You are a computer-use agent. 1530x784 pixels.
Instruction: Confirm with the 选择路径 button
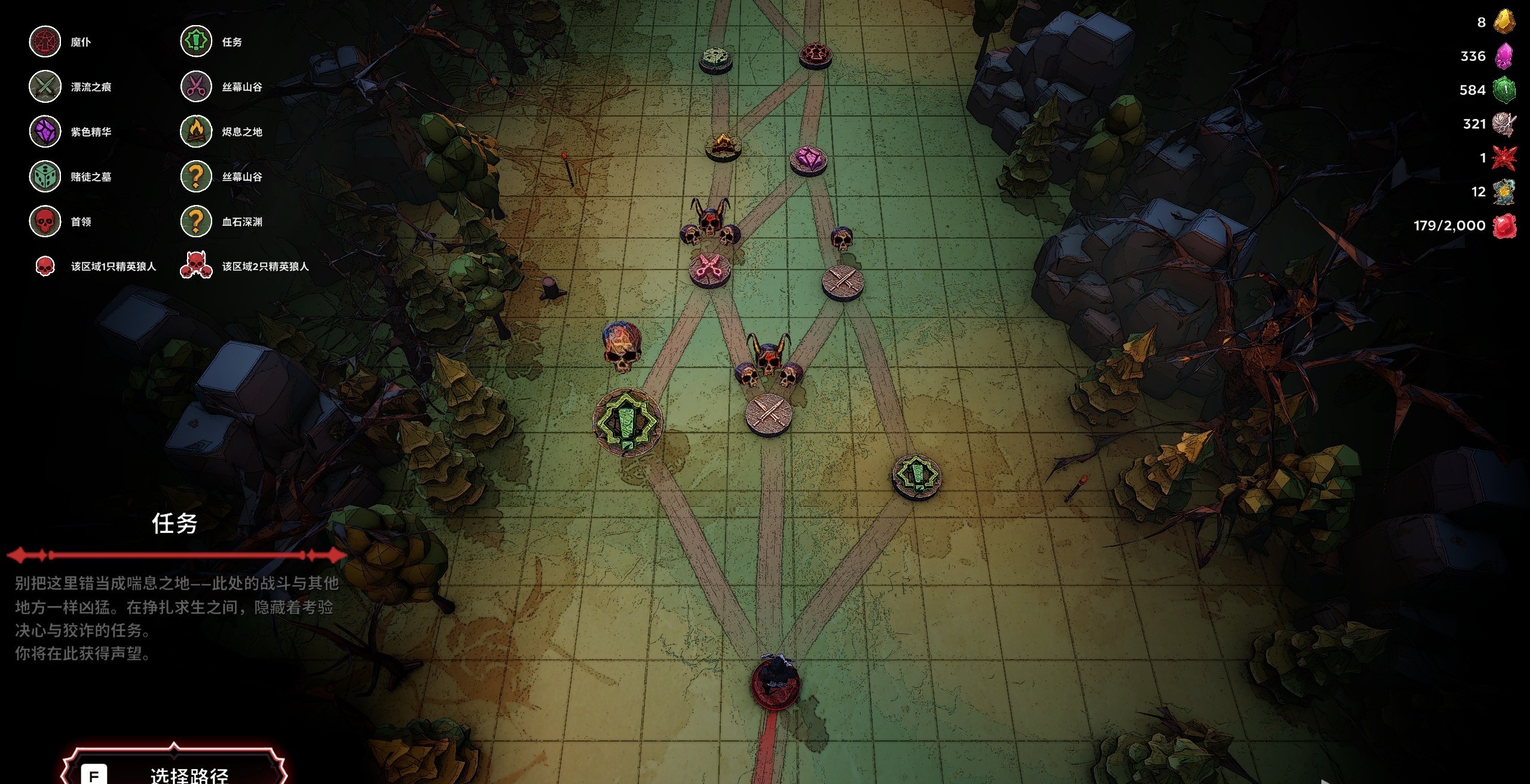(x=175, y=772)
